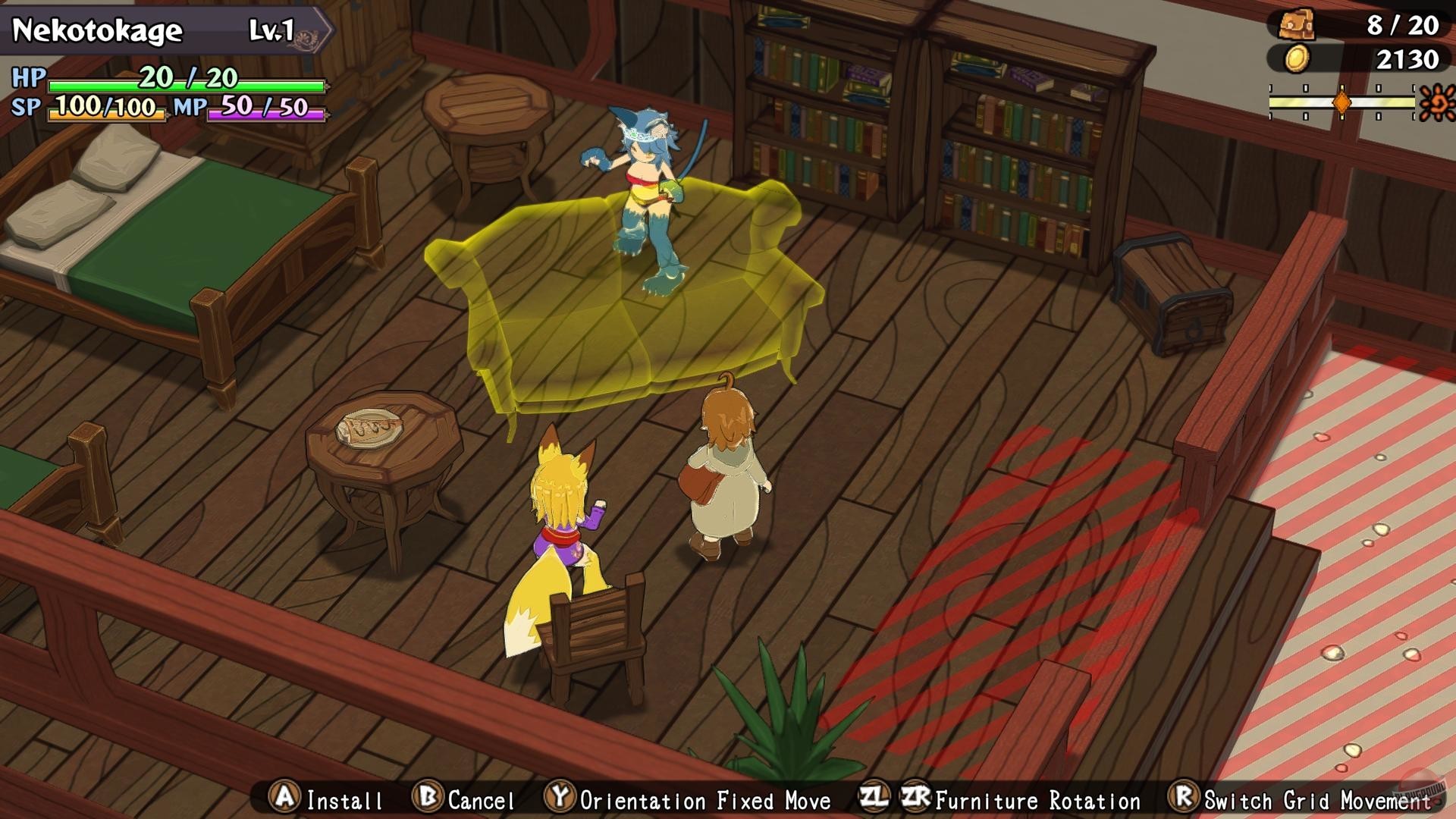Click the ZR button icon for Furniture Rotation

pyautogui.click(x=915, y=799)
